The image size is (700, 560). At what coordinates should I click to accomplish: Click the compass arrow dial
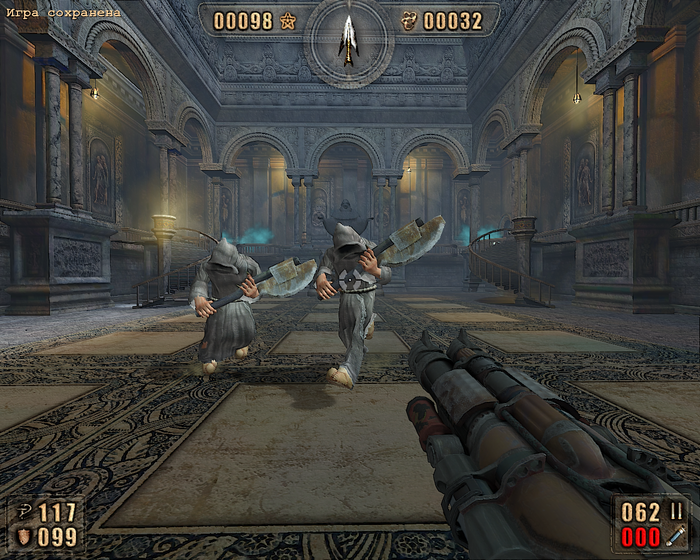pos(348,40)
